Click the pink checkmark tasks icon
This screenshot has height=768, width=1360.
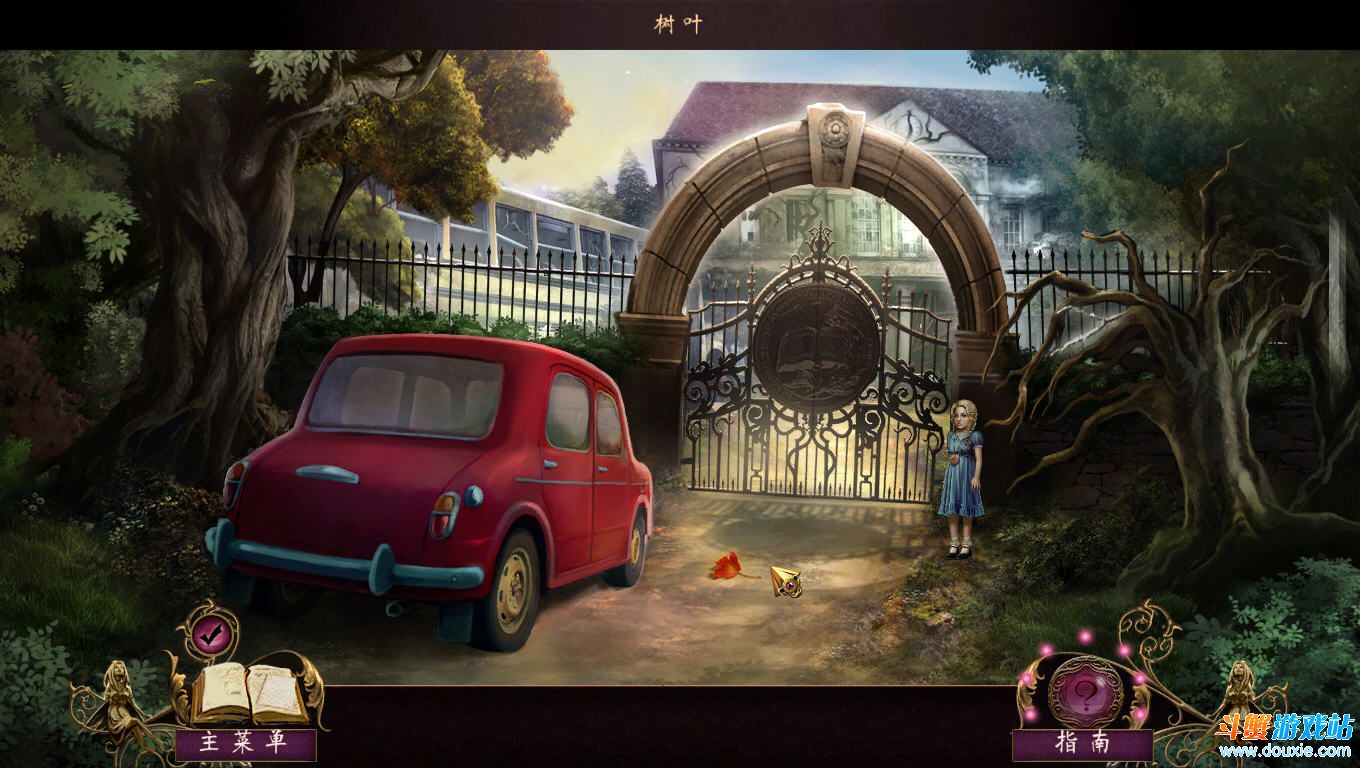[209, 632]
